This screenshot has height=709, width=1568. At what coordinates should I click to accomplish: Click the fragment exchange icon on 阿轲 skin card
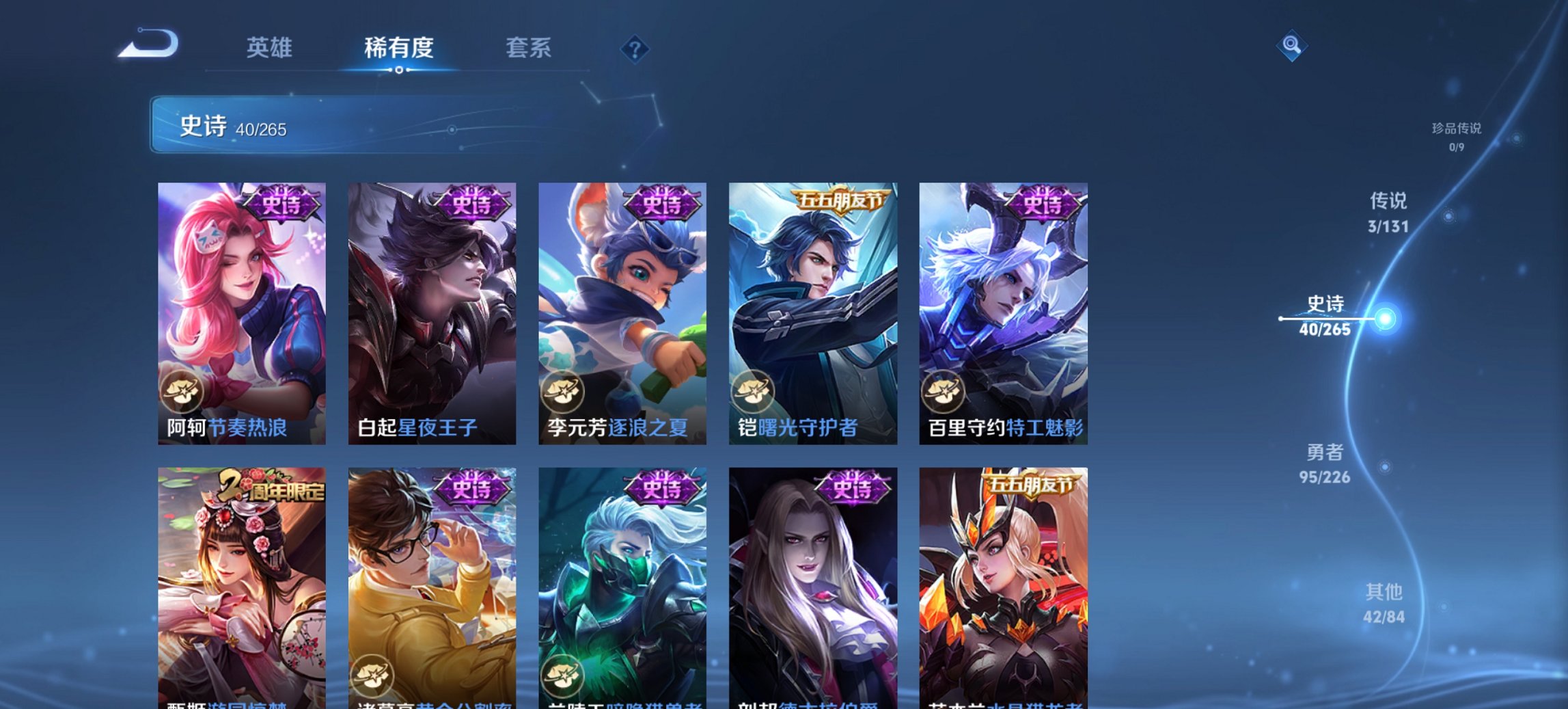pyautogui.click(x=183, y=390)
